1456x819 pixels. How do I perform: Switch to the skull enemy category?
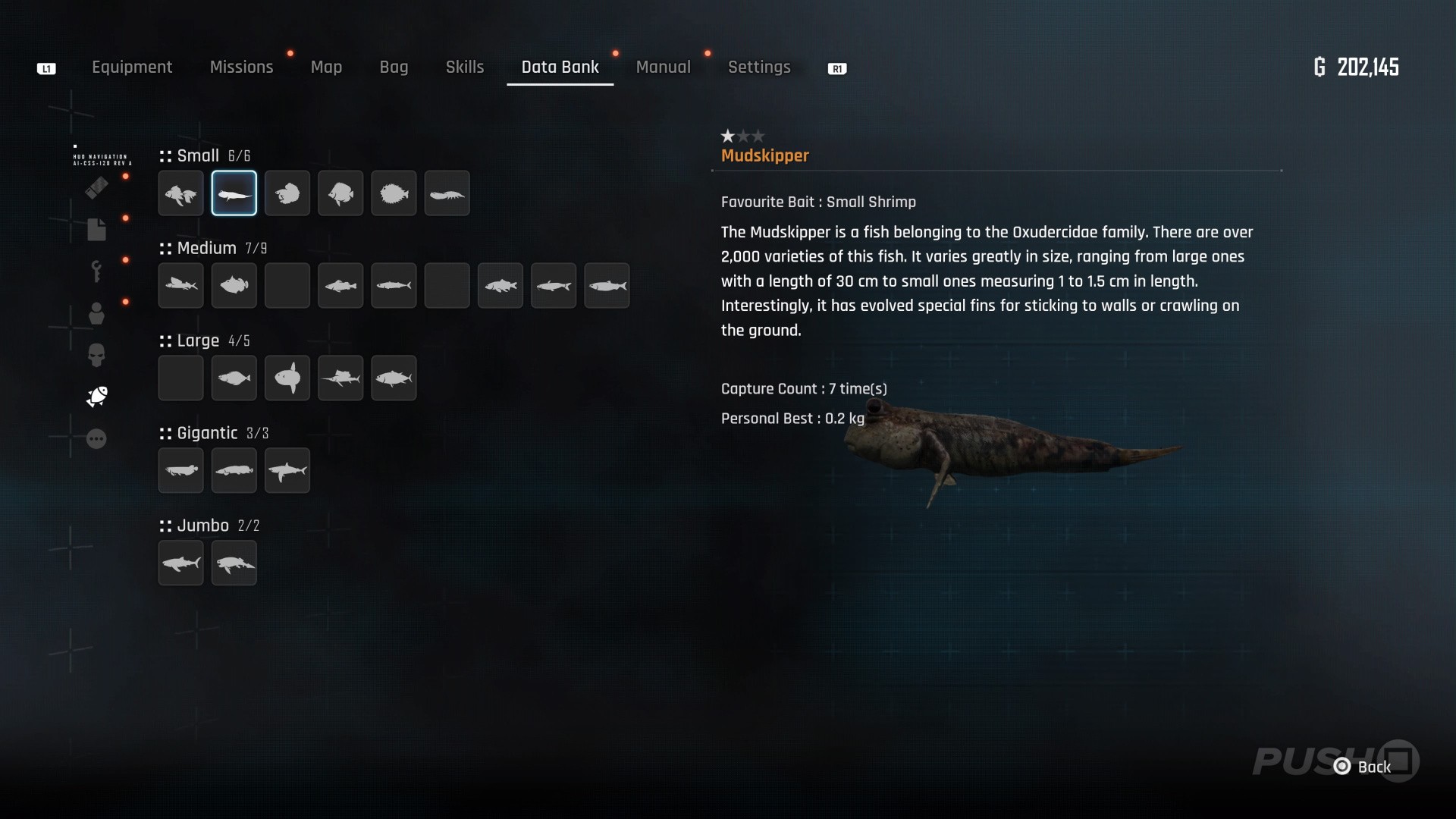[96, 355]
